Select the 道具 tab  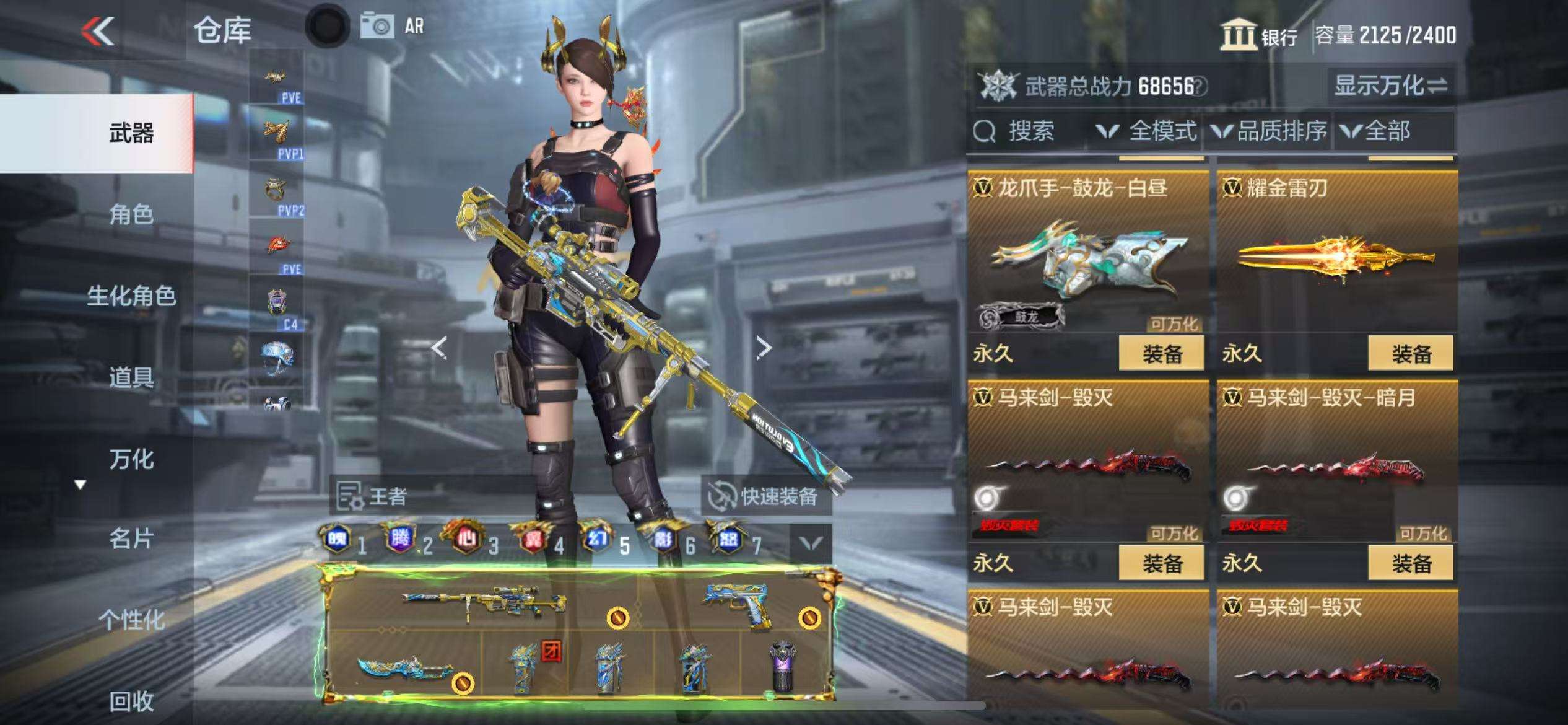click(131, 377)
